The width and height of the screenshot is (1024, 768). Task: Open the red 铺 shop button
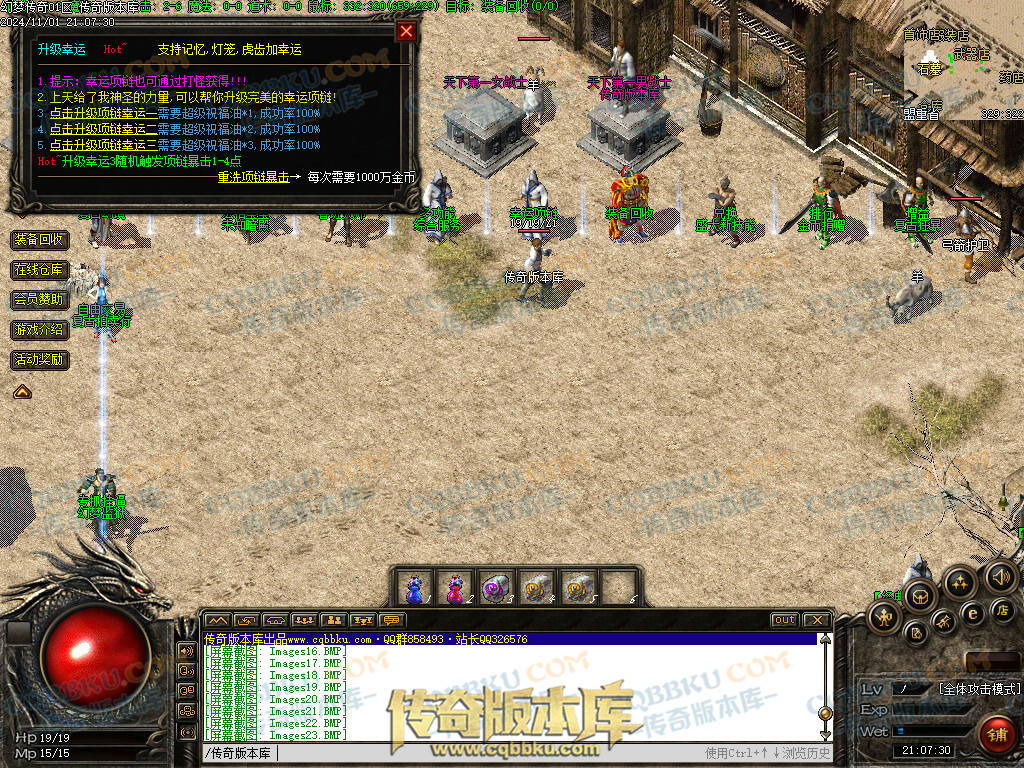(996, 733)
